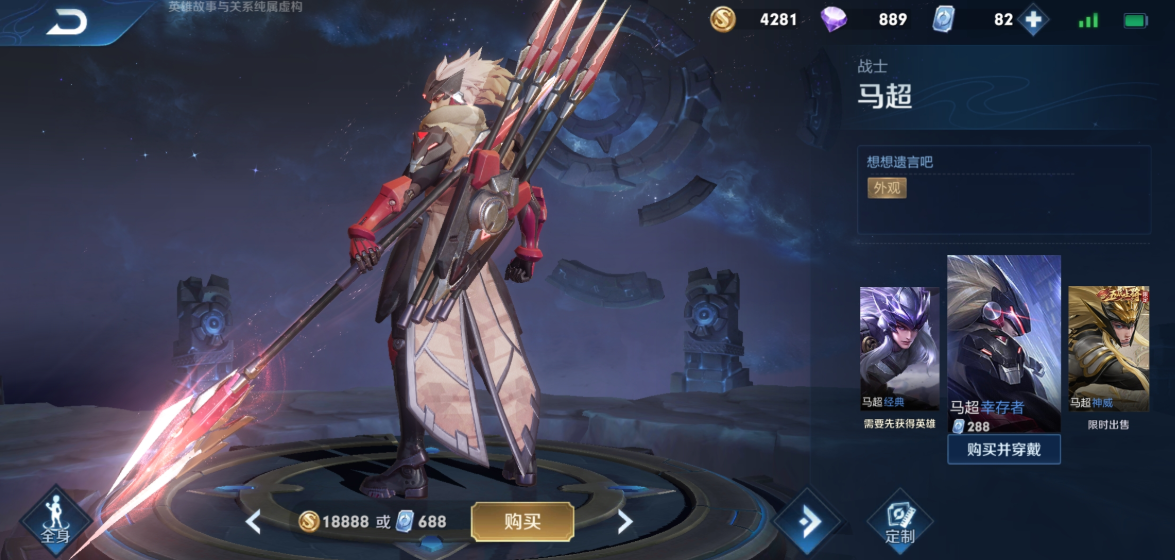Screen dimensions: 1175x560
Task: Go back using the return arrow
Action: [68, 22]
